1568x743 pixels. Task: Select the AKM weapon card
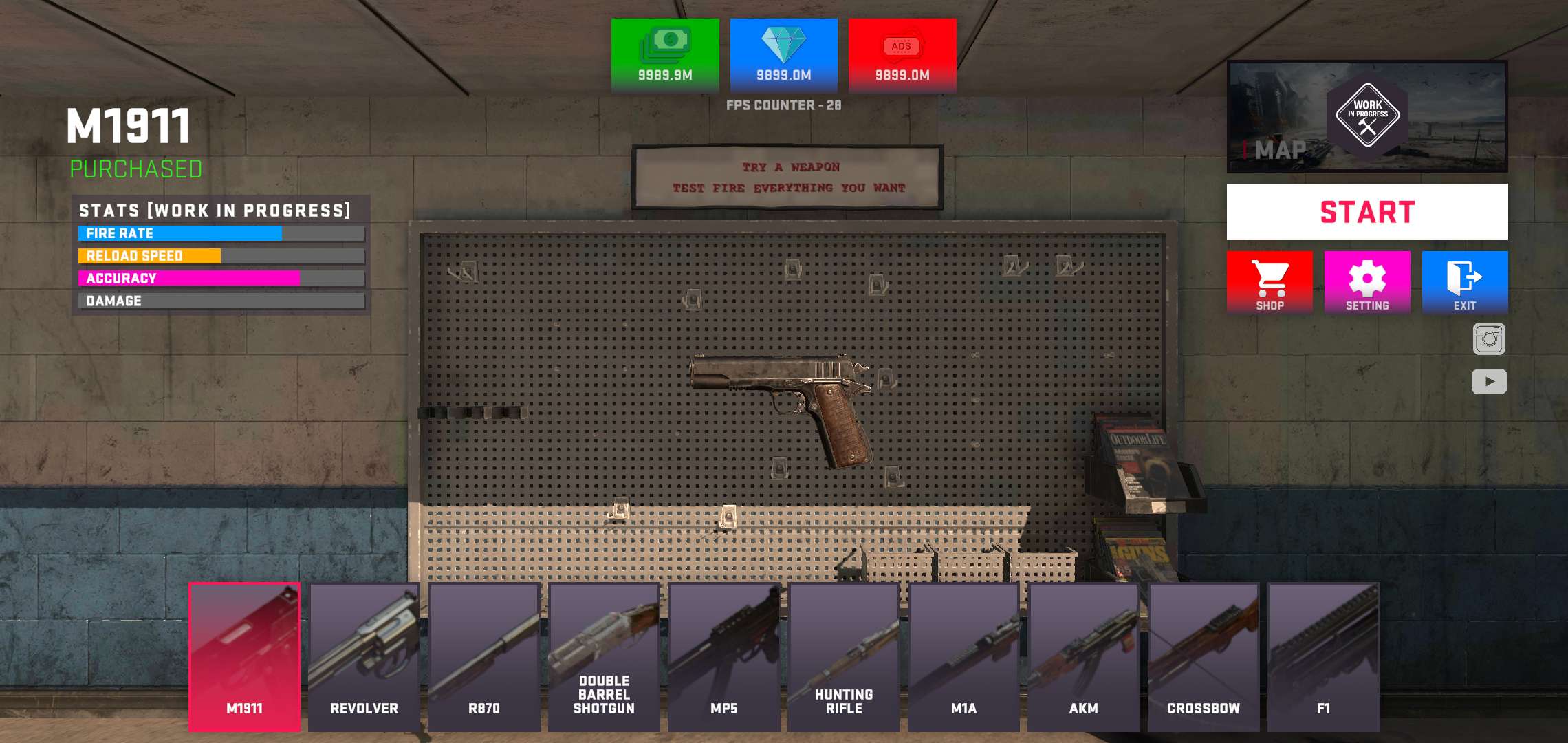click(1084, 657)
